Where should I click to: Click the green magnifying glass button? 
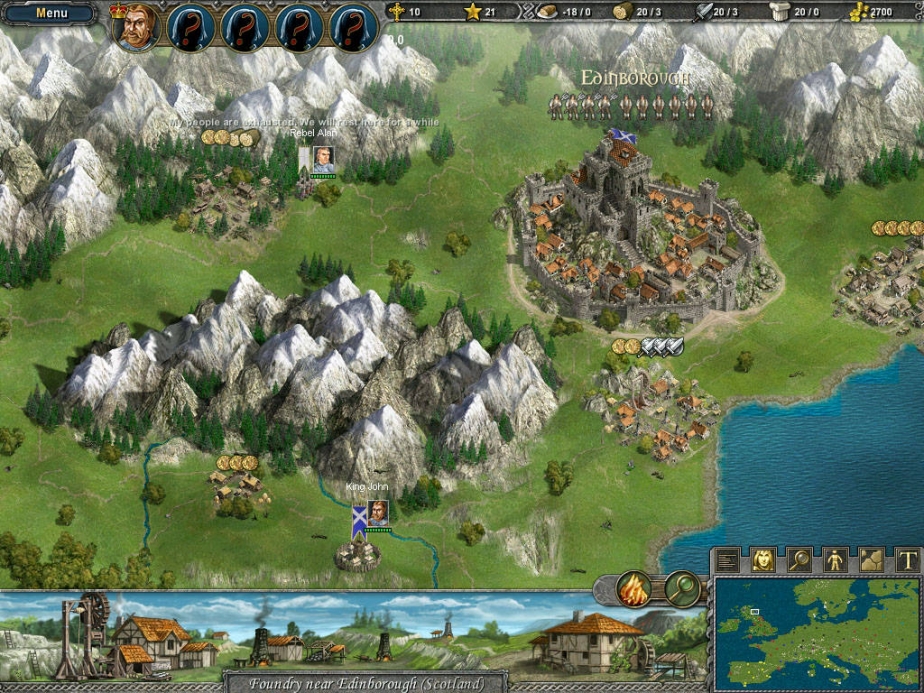point(682,589)
